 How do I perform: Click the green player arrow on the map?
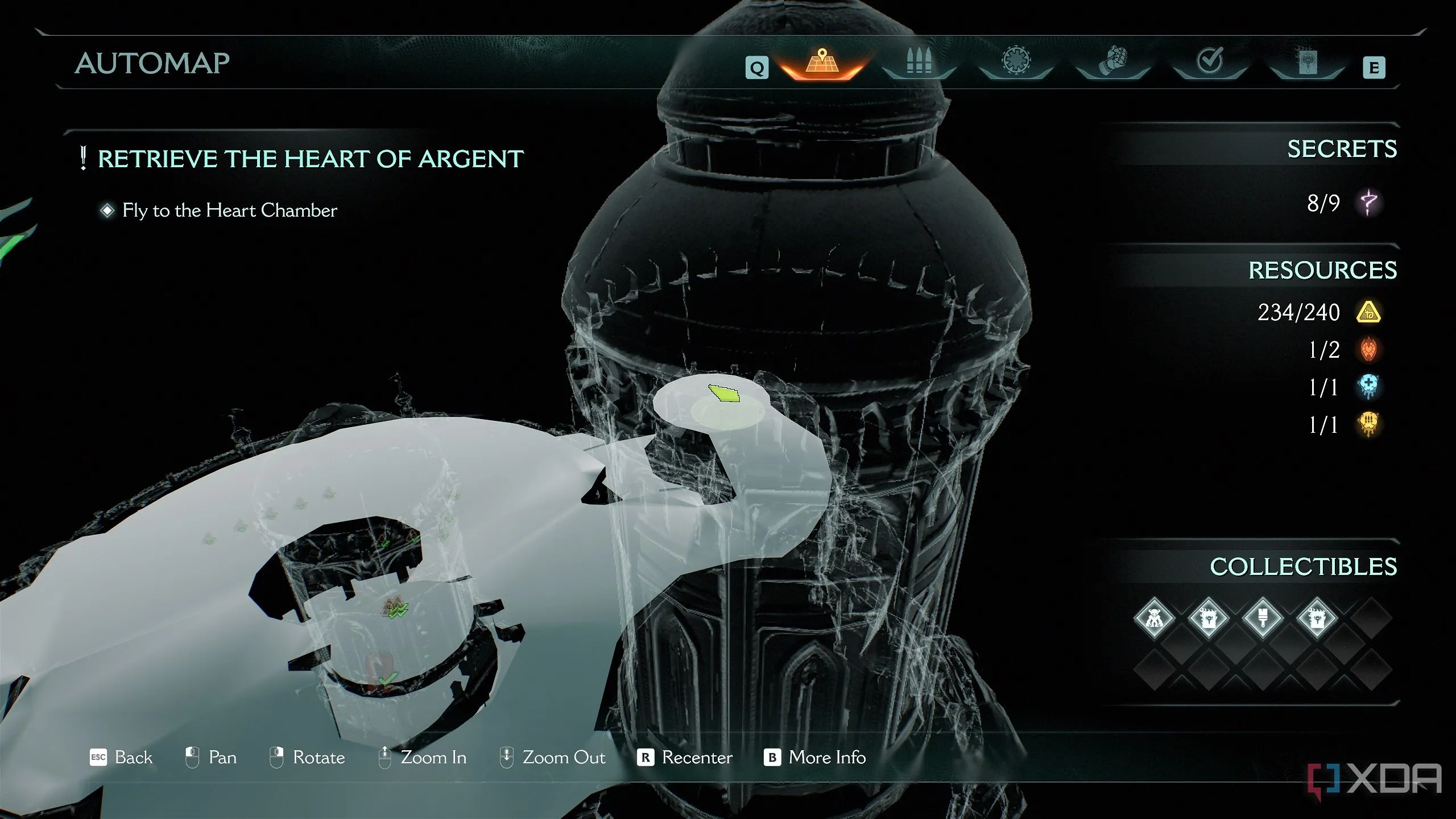724,393
